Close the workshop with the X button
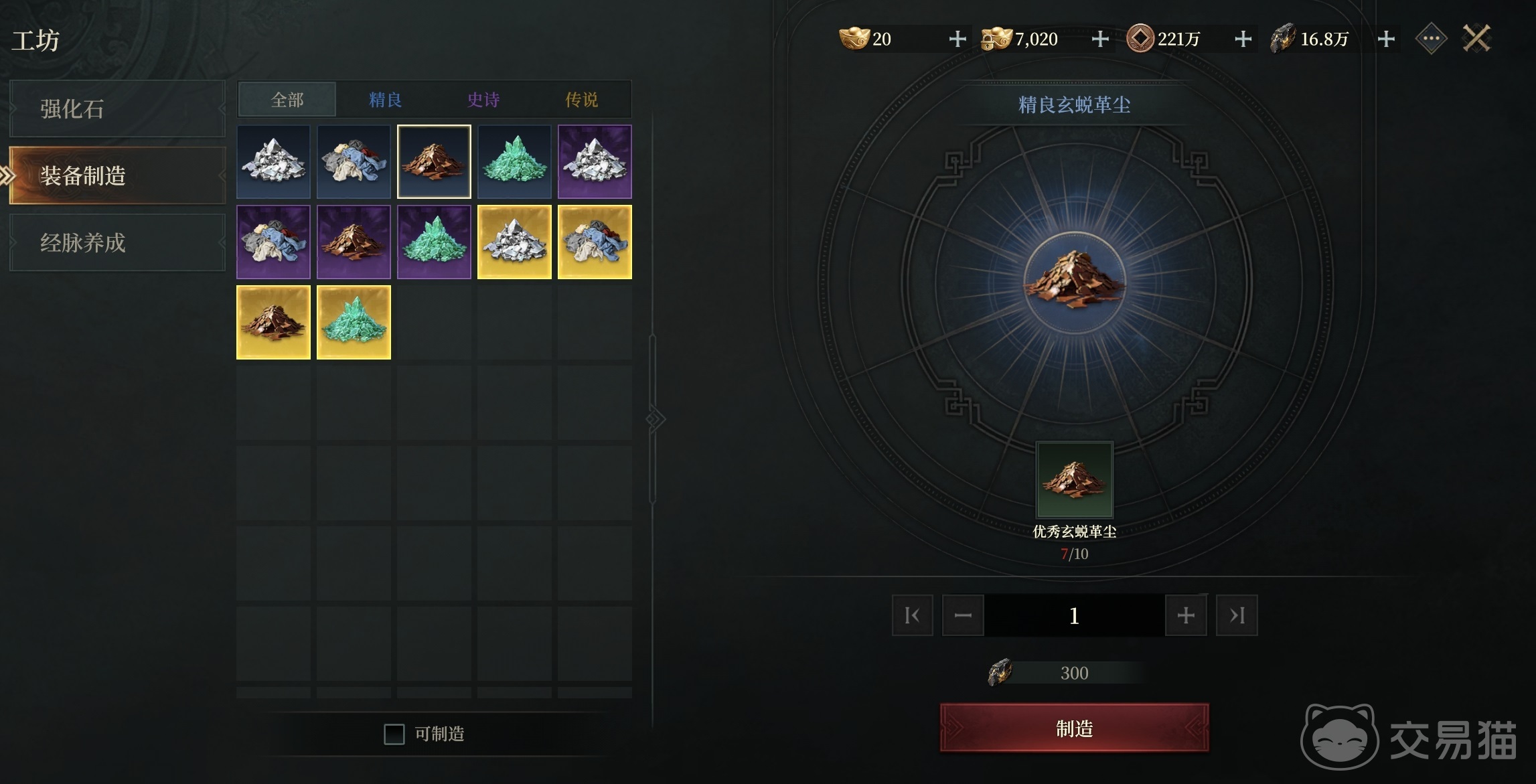 coord(1476,39)
